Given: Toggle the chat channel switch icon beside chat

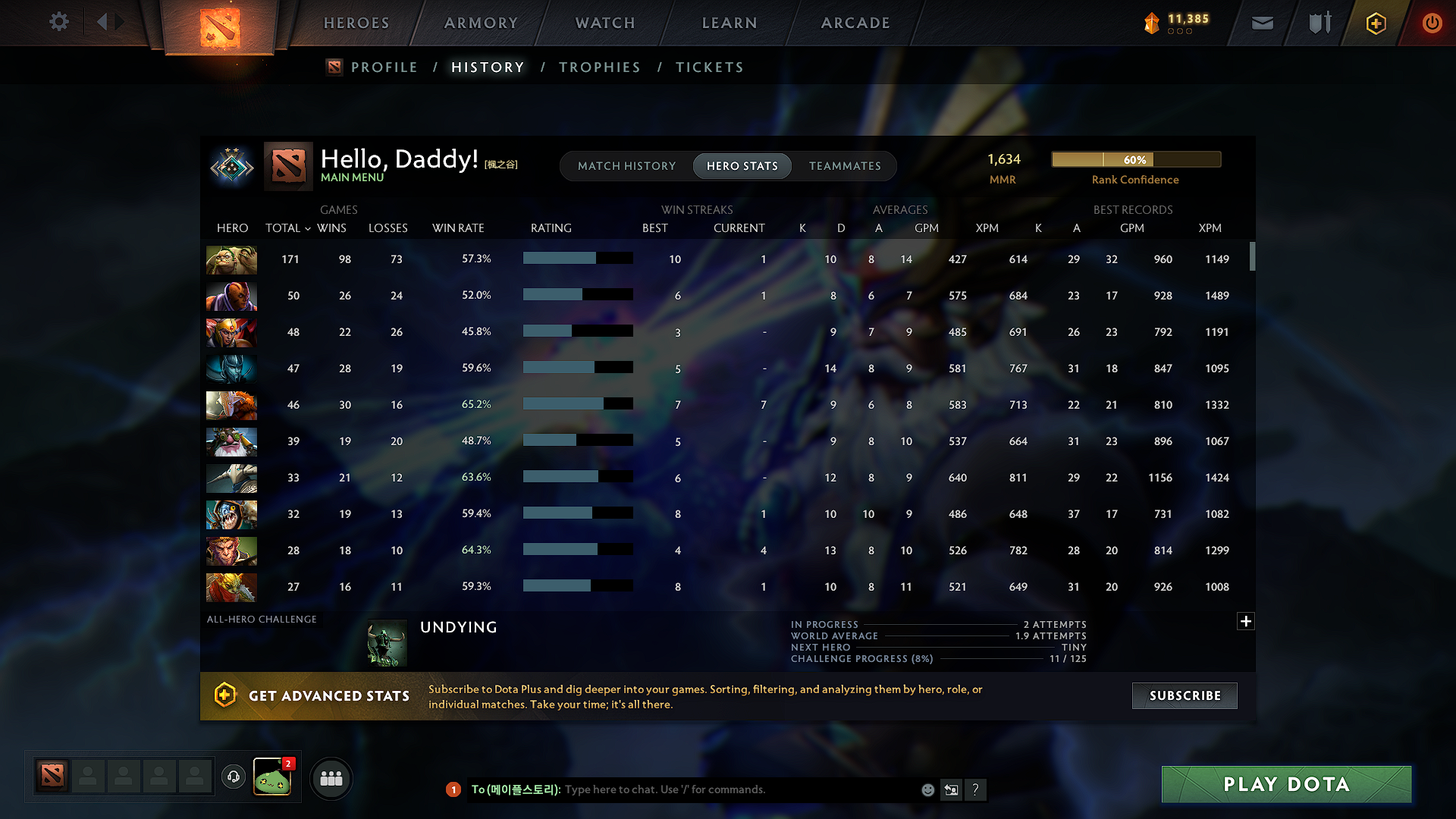Looking at the screenshot, I should 952,789.
